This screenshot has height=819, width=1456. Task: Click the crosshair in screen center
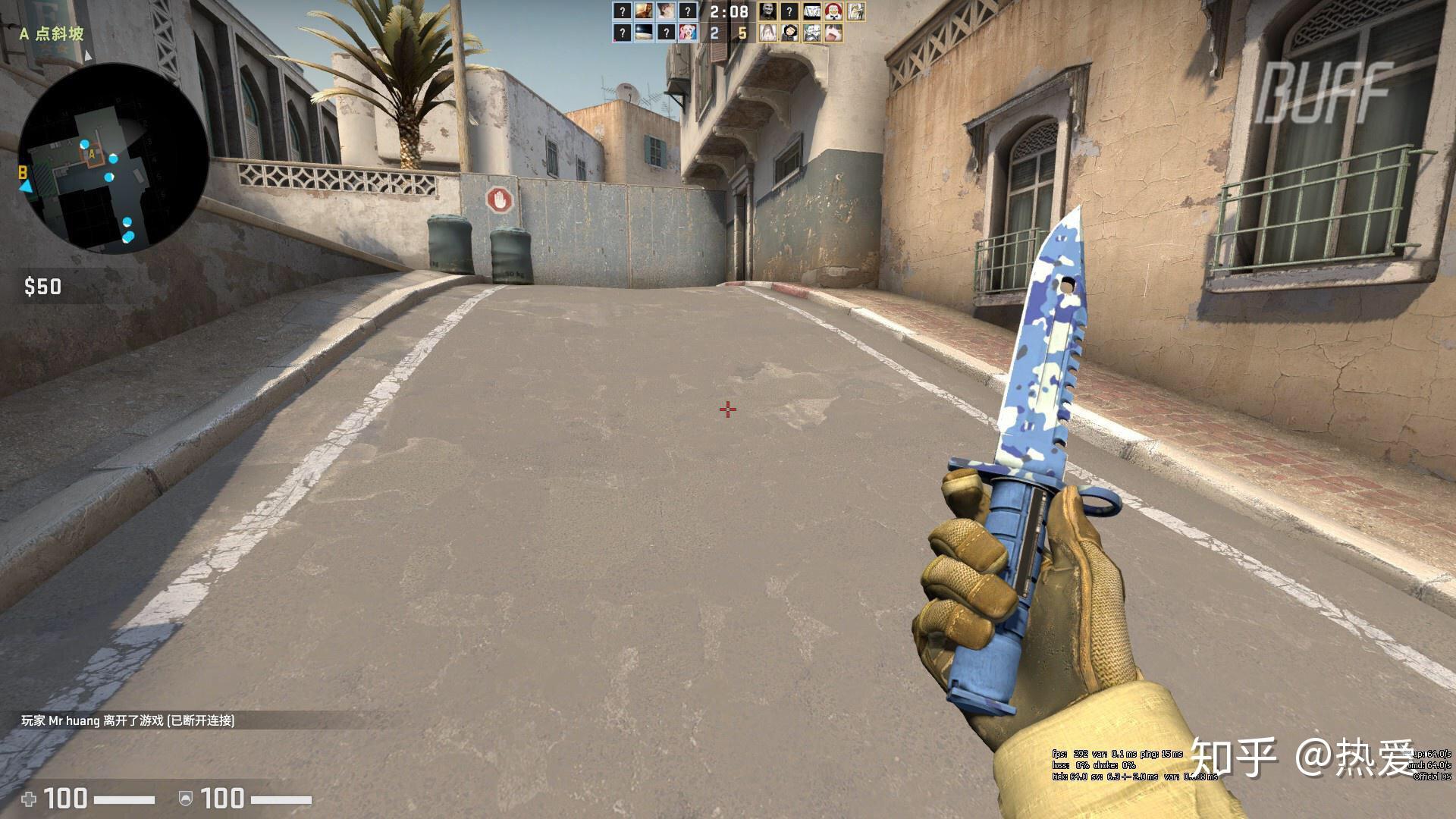click(727, 409)
